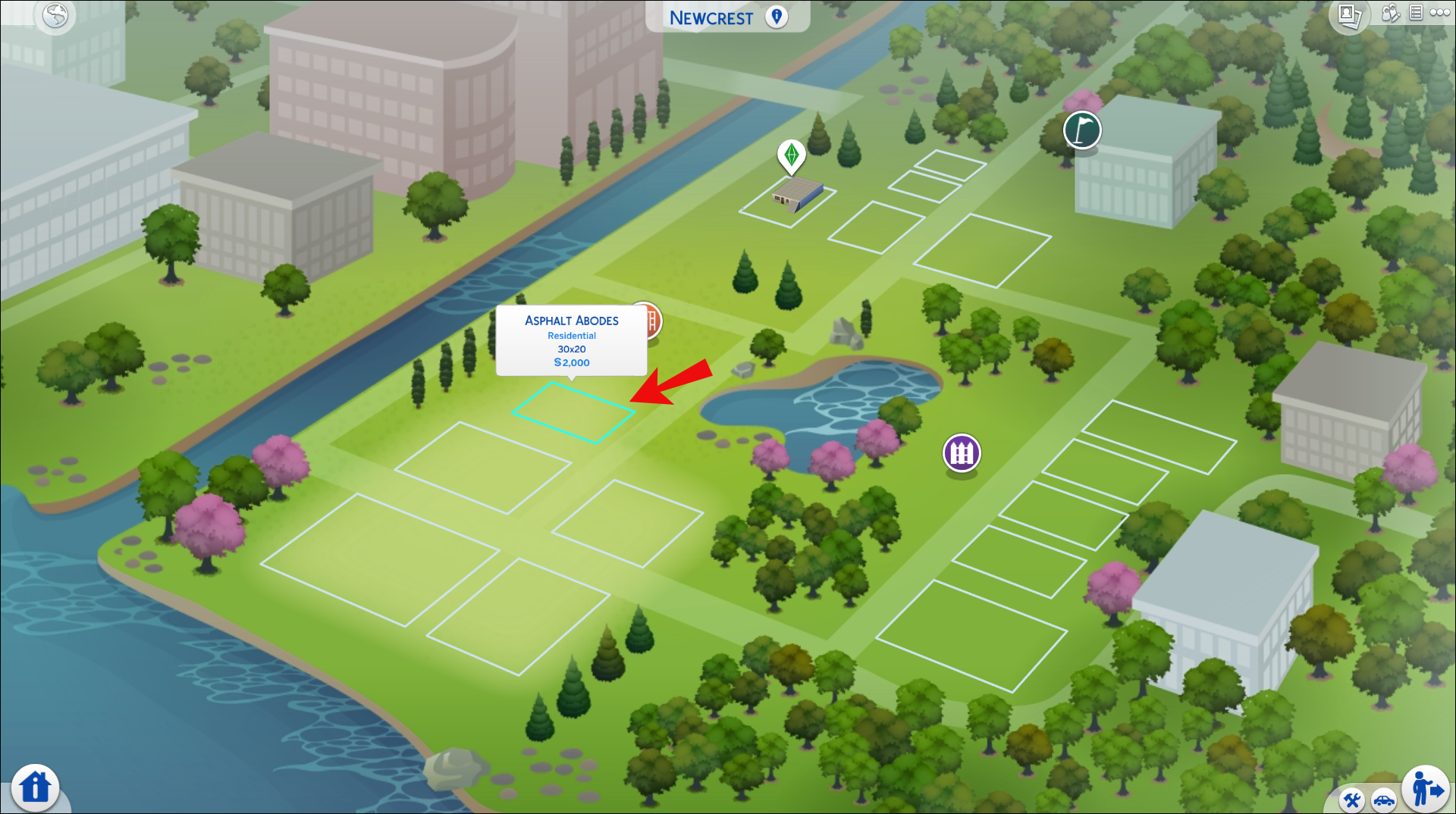Enter build mode with hammer-wrench button
Viewport: 1456px width, 814px height.
1352,800
